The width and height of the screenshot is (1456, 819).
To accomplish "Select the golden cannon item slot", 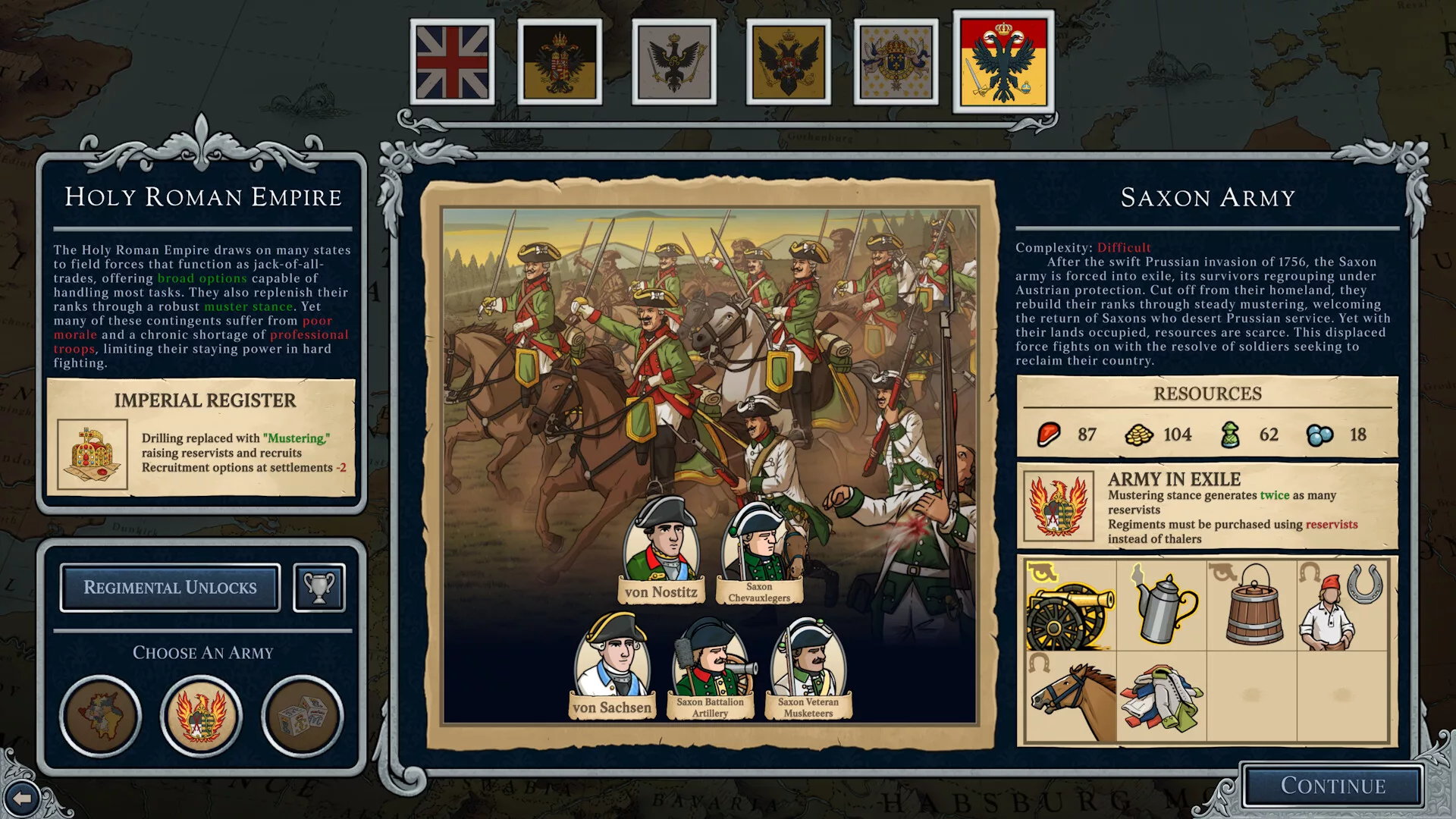I will tap(1070, 605).
